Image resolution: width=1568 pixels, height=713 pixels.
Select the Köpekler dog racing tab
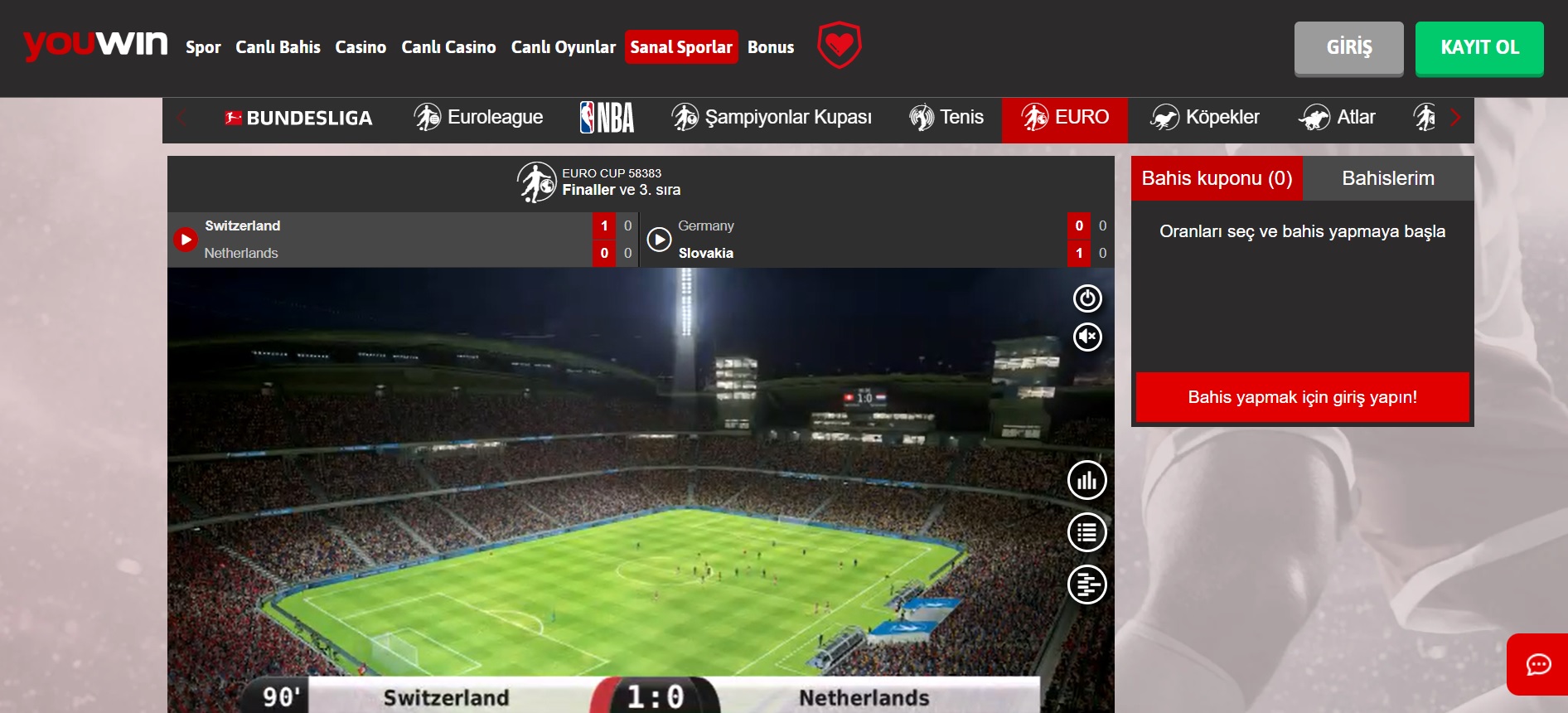click(x=1205, y=118)
